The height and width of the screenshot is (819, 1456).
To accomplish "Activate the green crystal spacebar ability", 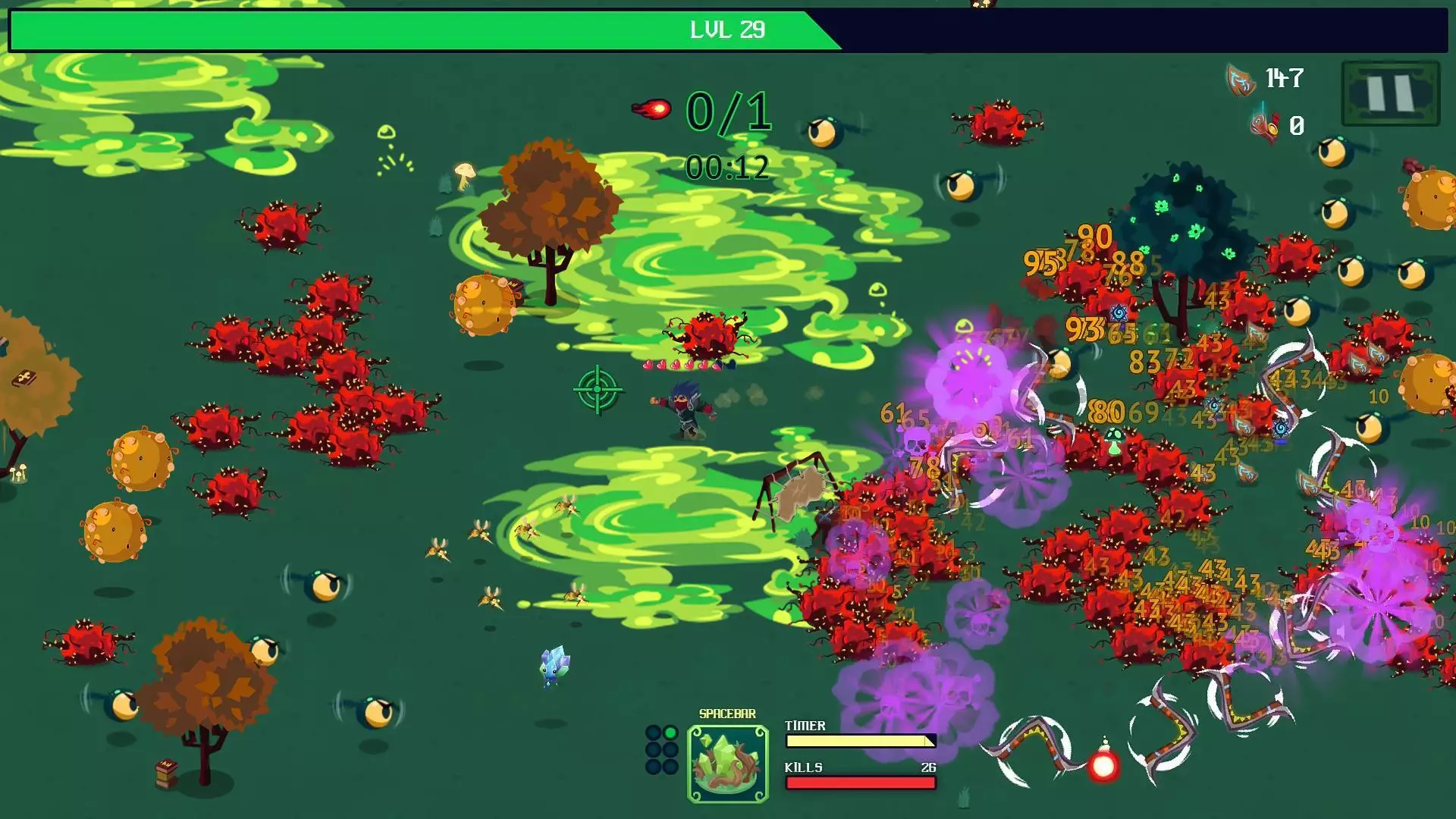I will coord(727,763).
